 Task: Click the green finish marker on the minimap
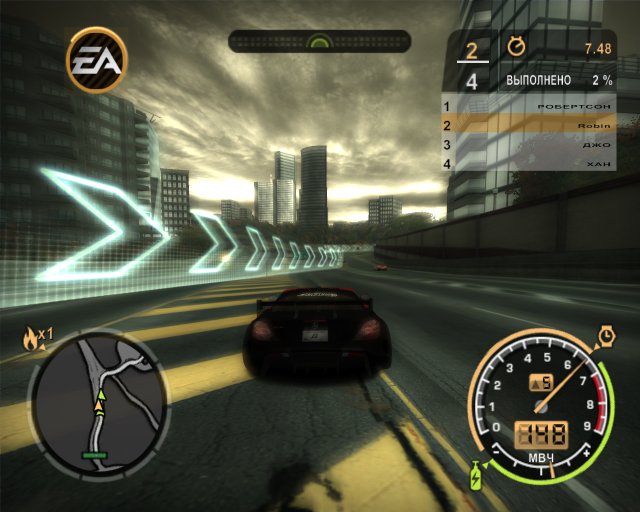pyautogui.click(x=96, y=455)
